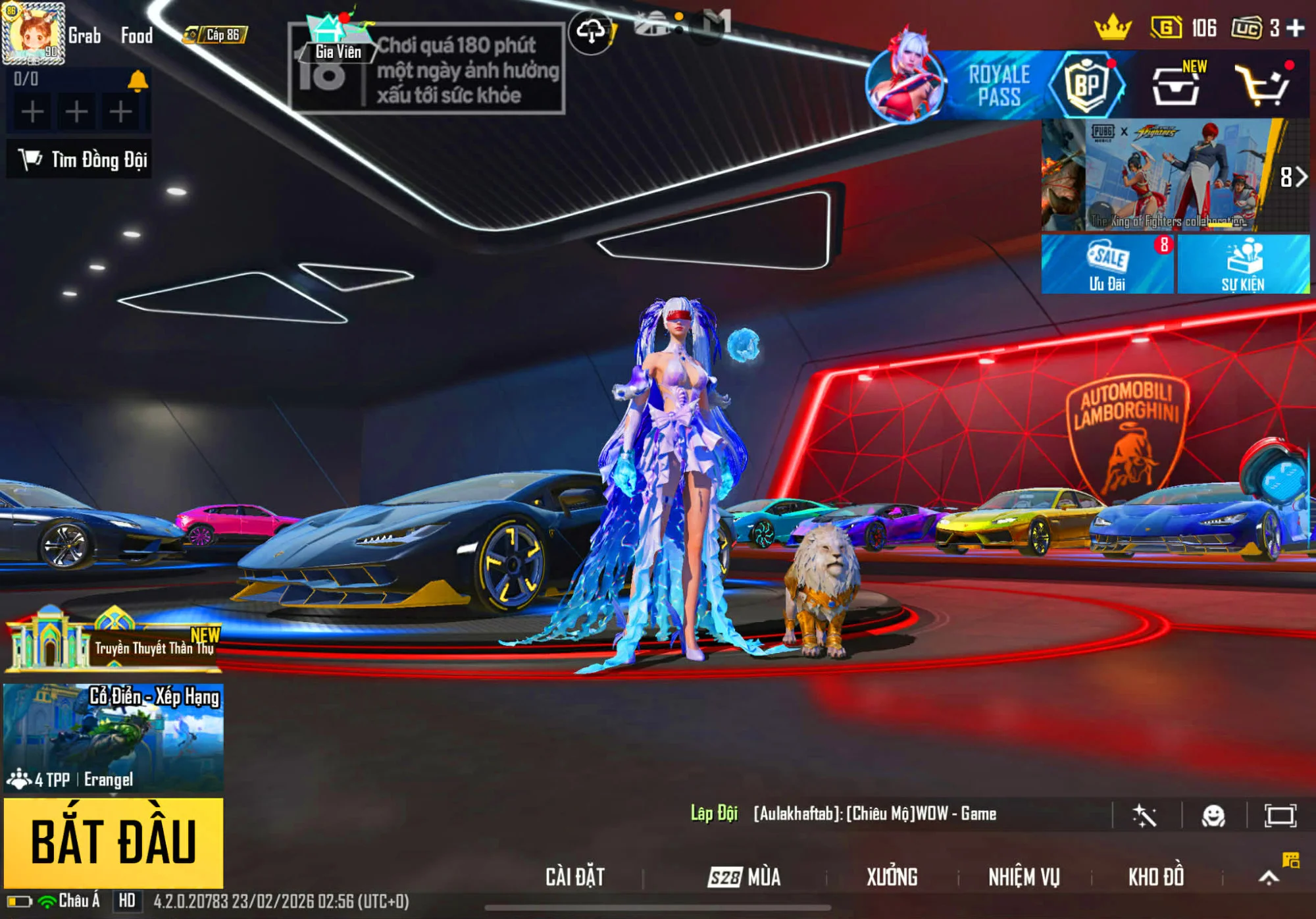Open NHIỆM VỤ missions

pos(1024,877)
